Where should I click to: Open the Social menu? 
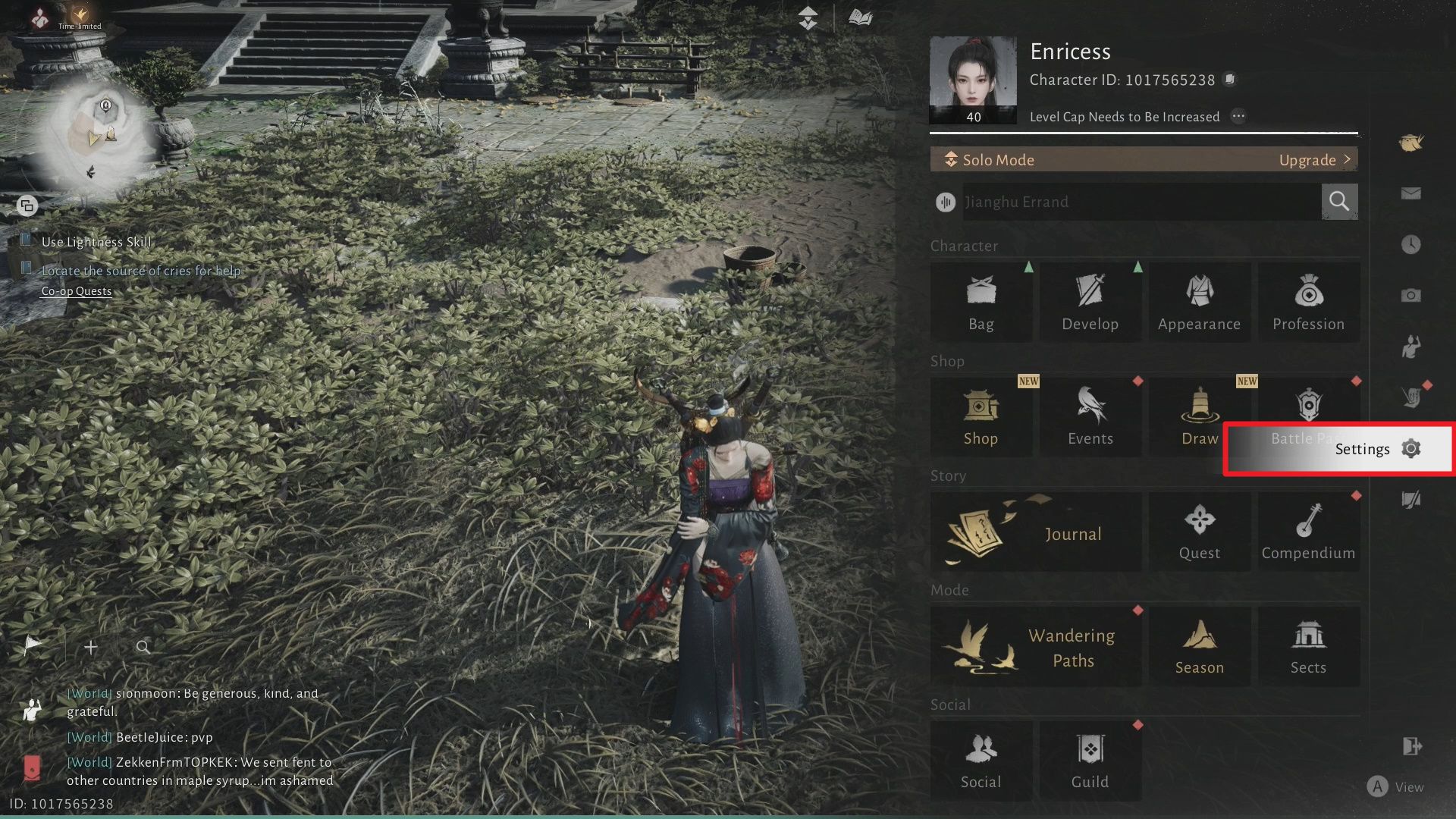coord(981,761)
